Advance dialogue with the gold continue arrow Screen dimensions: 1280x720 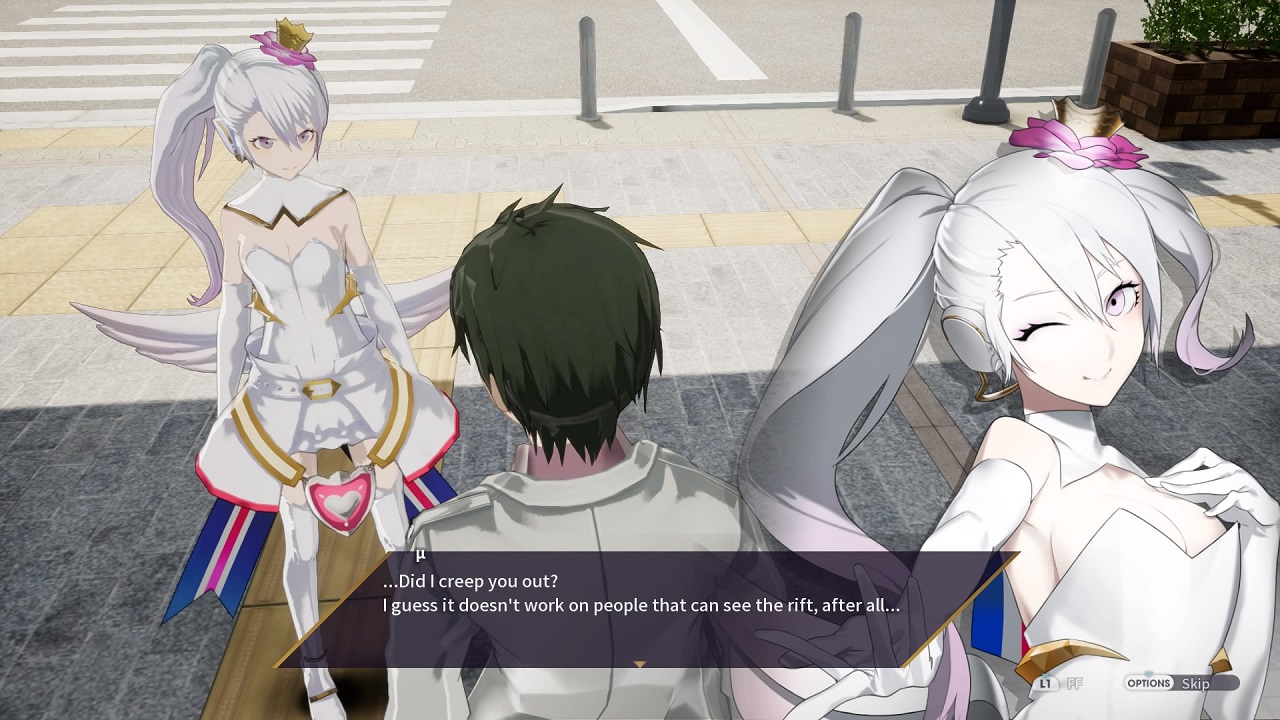coord(640,663)
